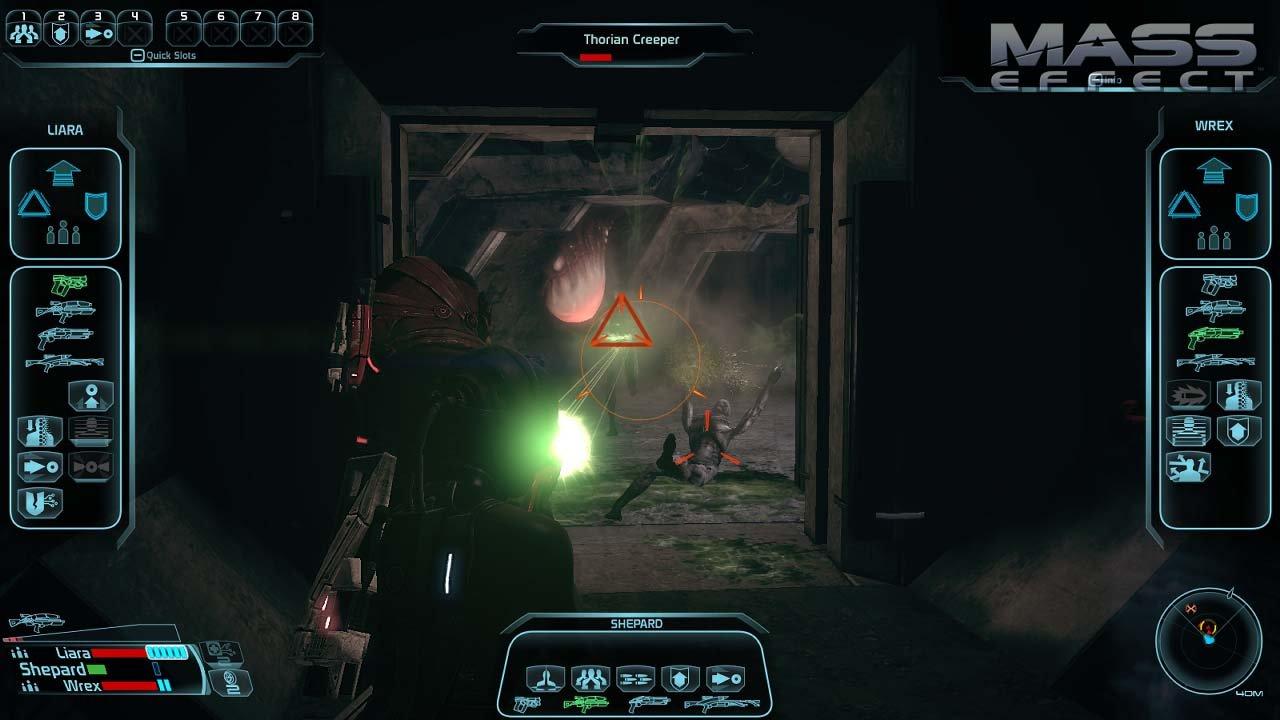
Task: Order Liara to move forward with the arrow command
Action: 63,172
